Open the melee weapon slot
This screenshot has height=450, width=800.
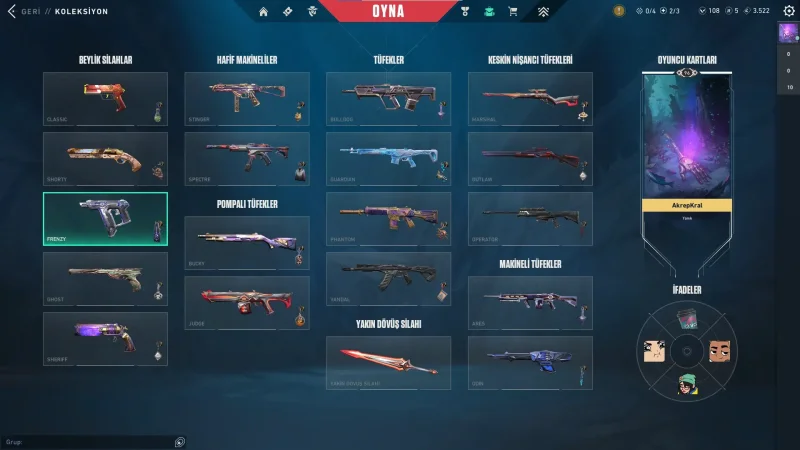tap(388, 362)
